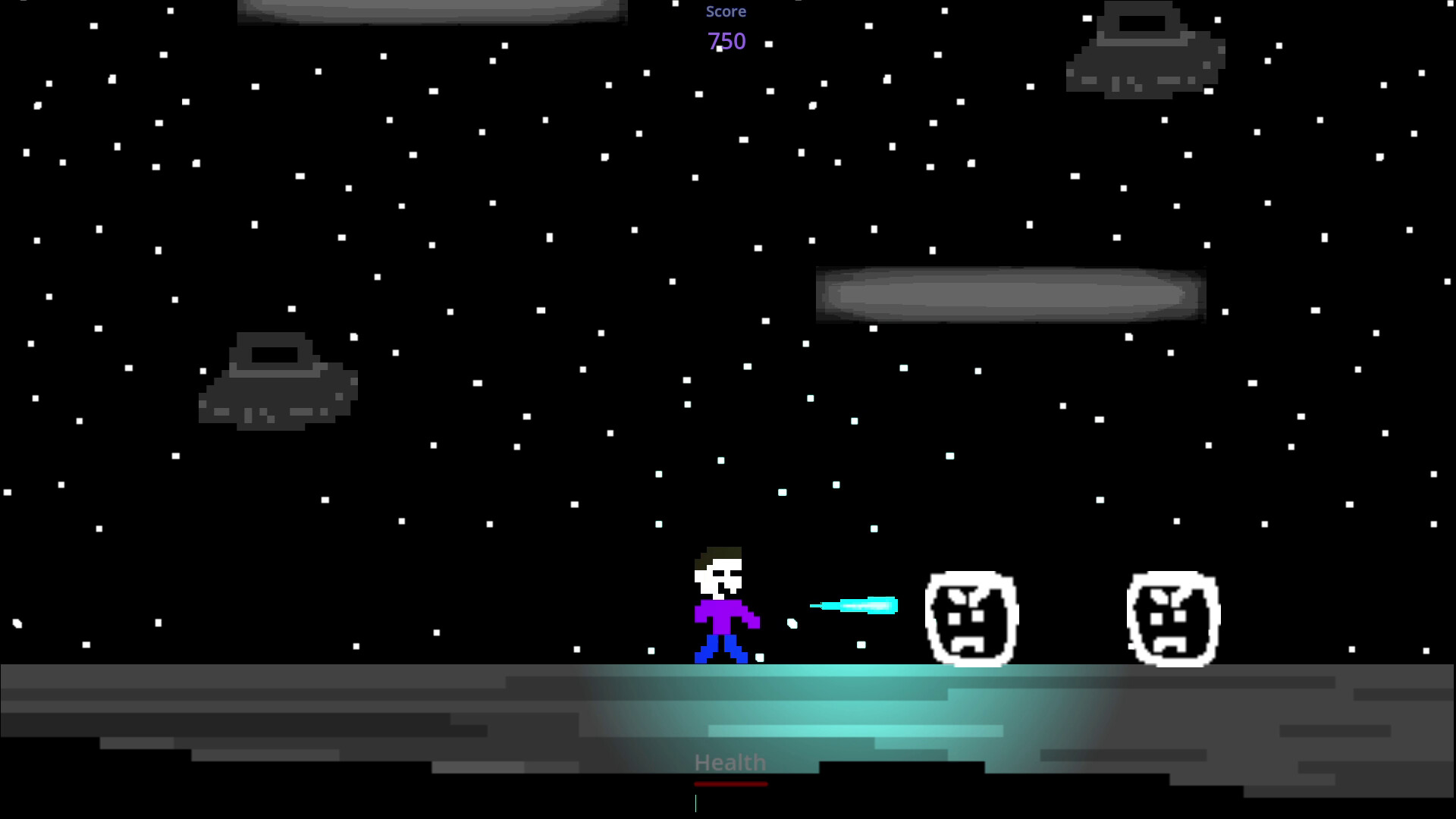Select the score value 750
The width and height of the screenshot is (1456, 819).
pyautogui.click(x=726, y=42)
